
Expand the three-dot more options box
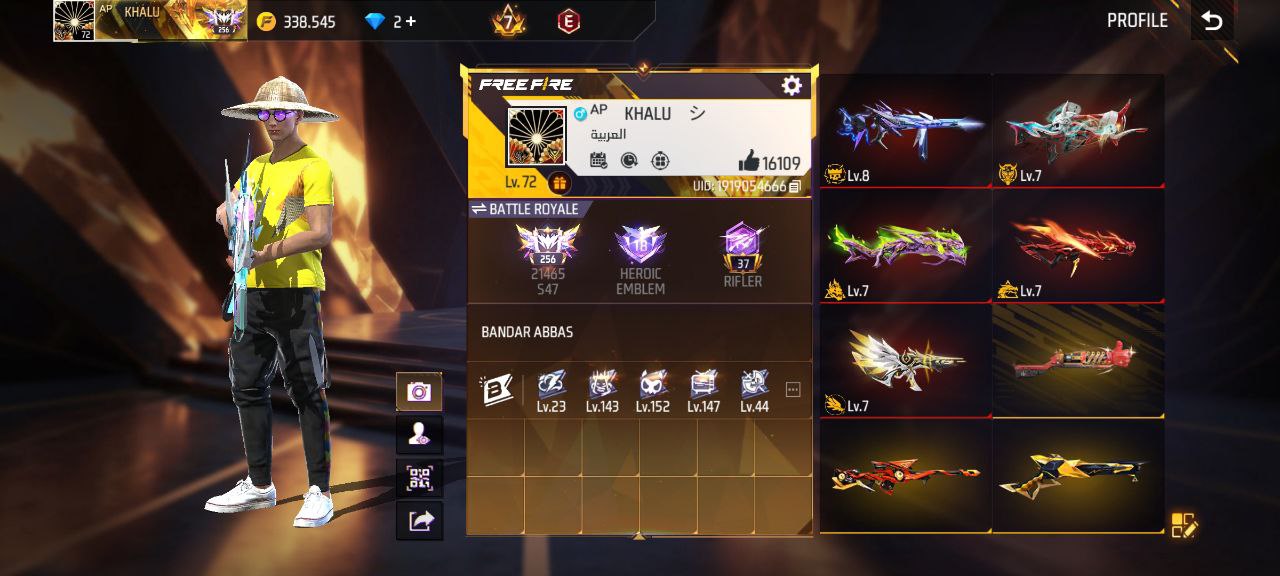[793, 390]
